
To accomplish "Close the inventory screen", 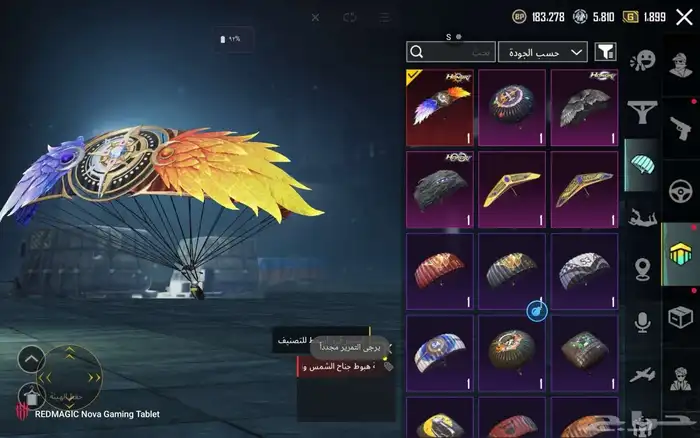I will 683,17.
